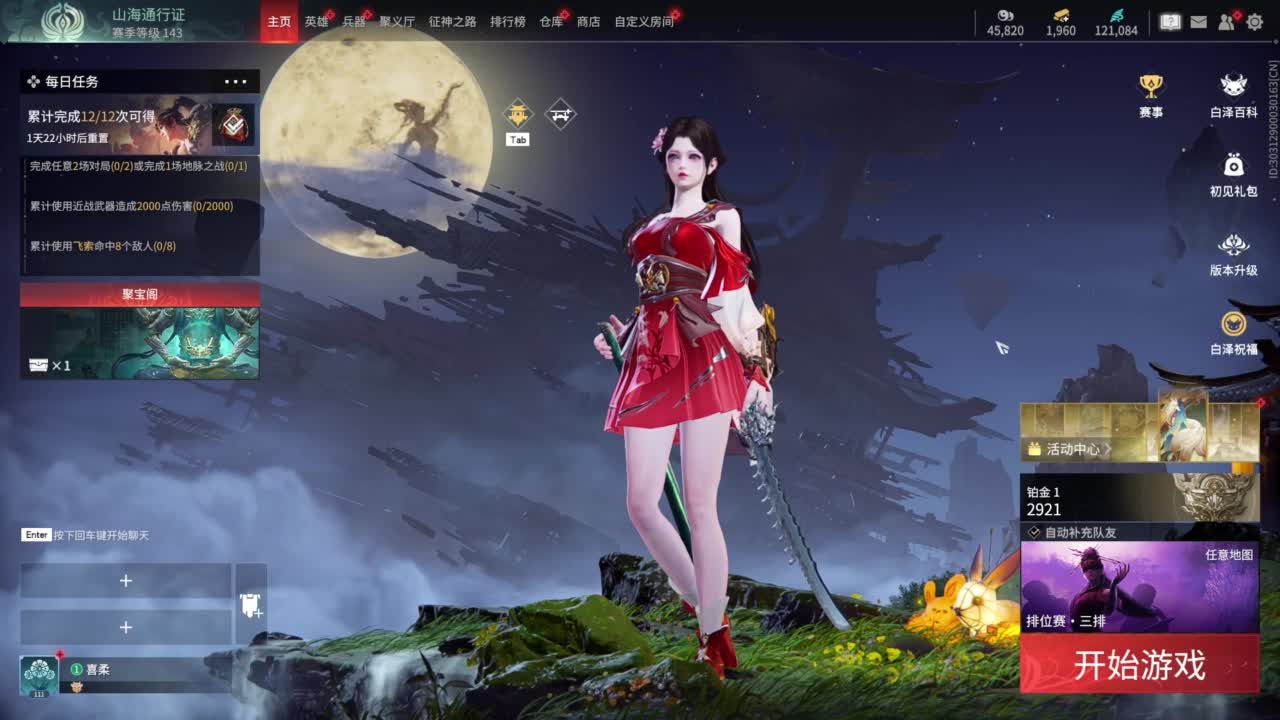Visit the 商店 shop

tap(589, 21)
